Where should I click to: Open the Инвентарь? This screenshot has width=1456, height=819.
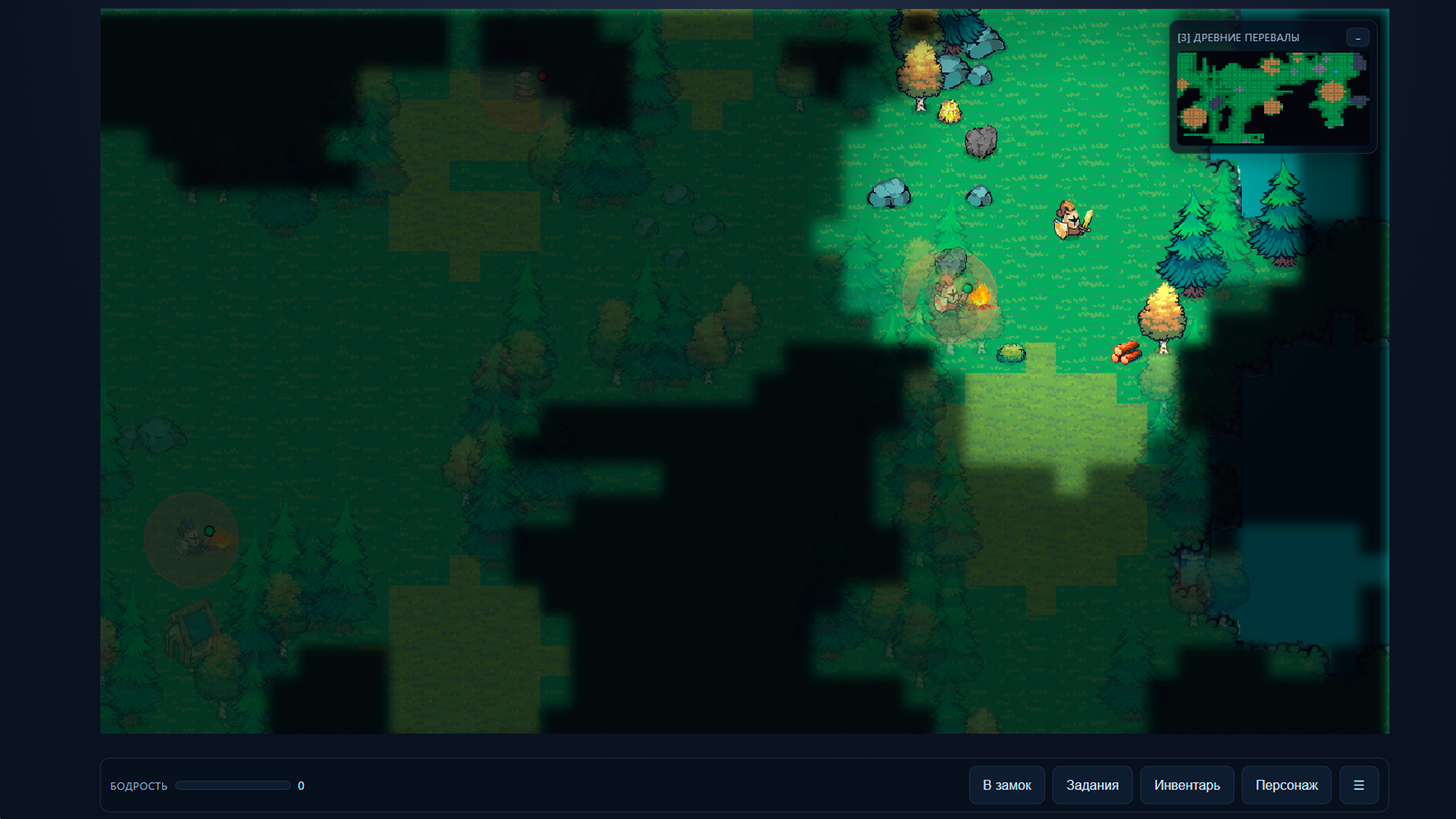1187,785
